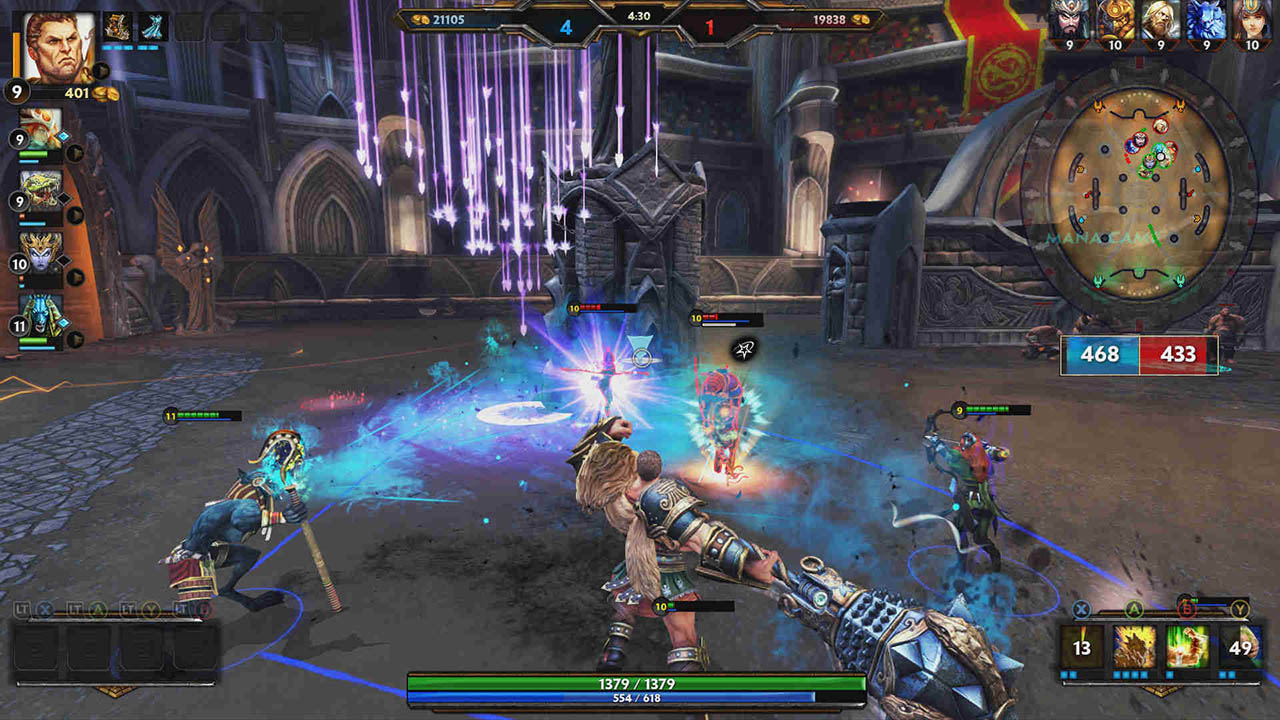Toggle the diamond indicator beside the serpent ally portrait
Viewport: 1280px width, 720px height.
click(x=64, y=200)
